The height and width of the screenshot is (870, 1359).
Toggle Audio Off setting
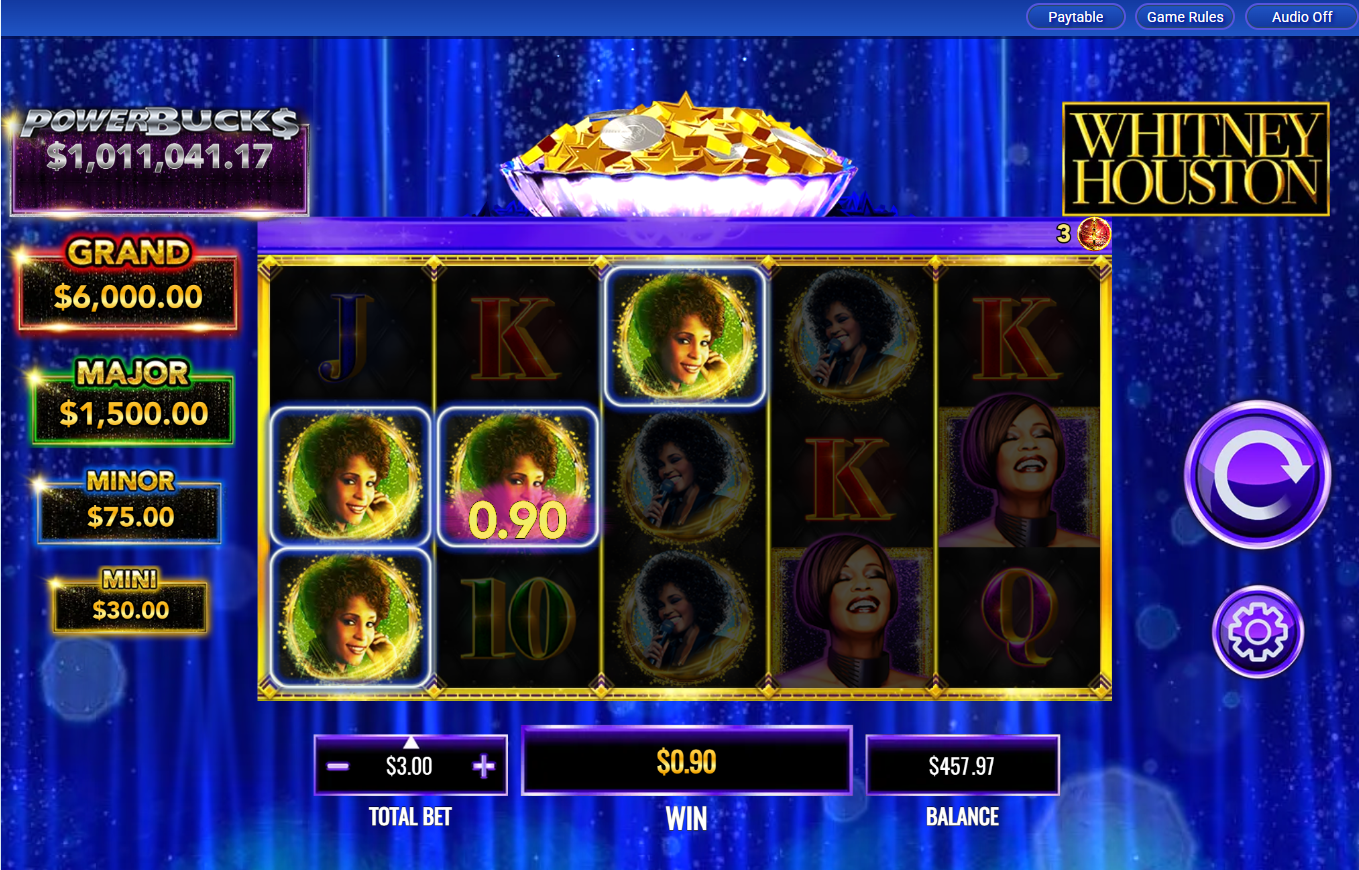pos(1300,16)
